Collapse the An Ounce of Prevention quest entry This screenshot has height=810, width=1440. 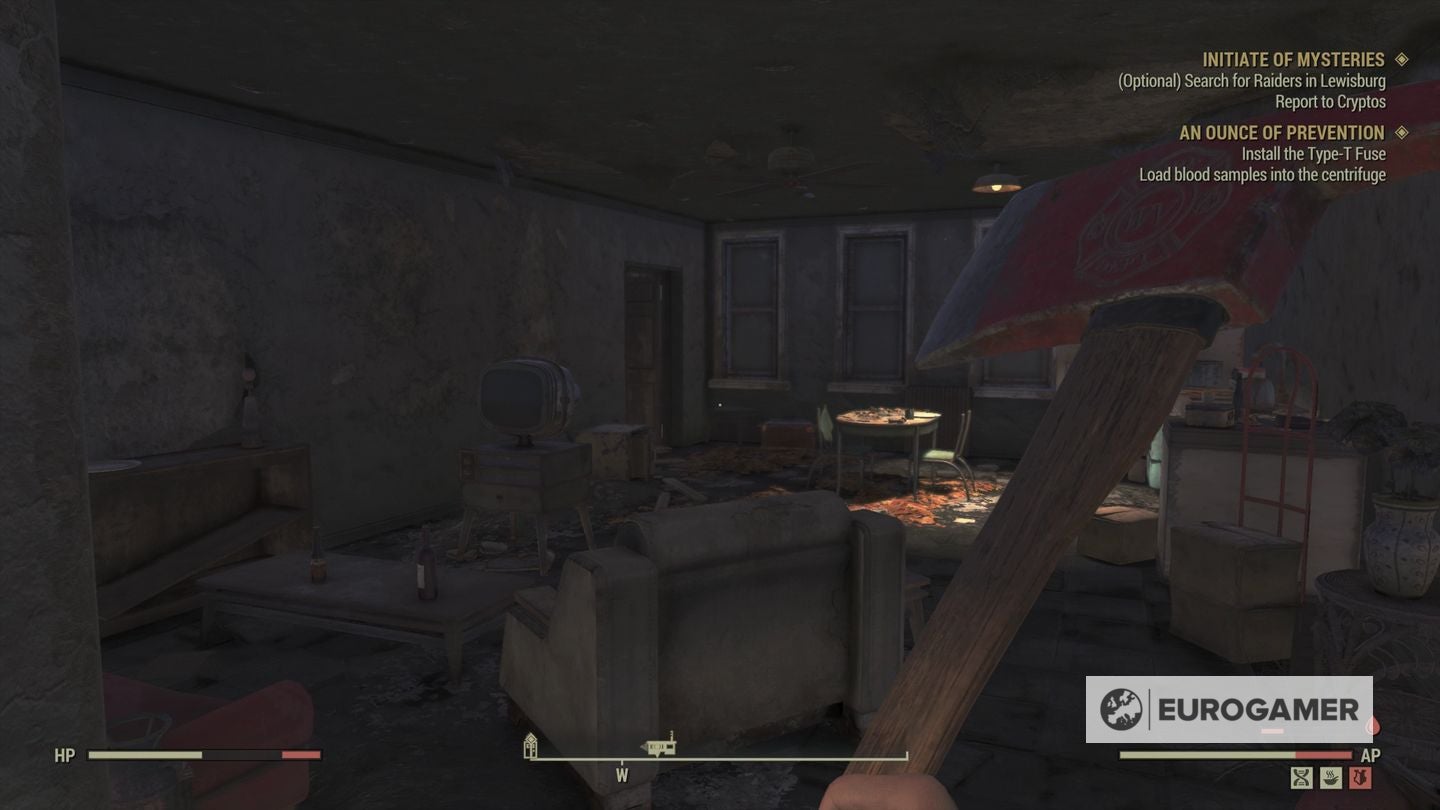[x=1282, y=132]
